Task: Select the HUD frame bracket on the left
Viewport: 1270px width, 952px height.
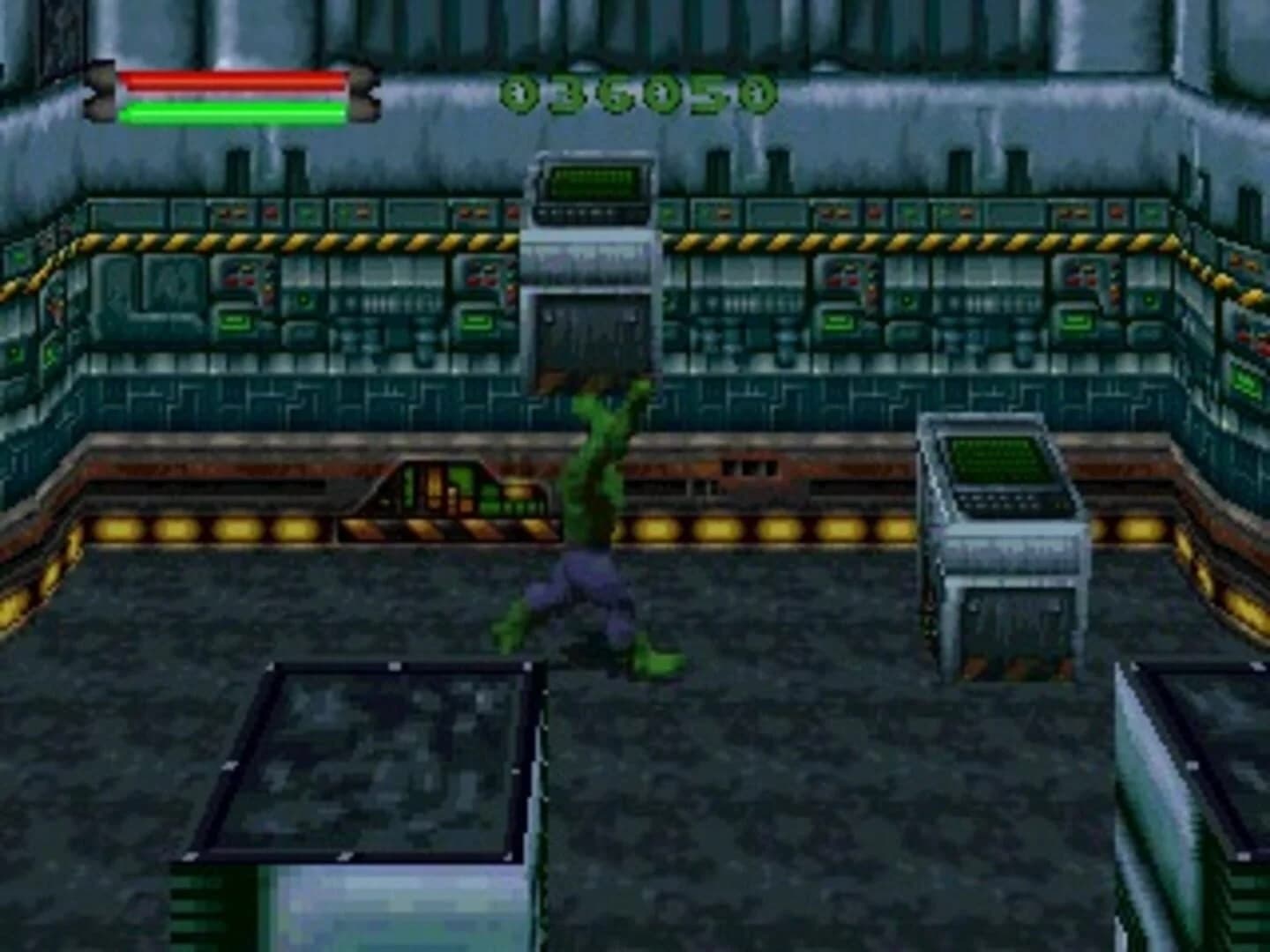Action: 100,93
